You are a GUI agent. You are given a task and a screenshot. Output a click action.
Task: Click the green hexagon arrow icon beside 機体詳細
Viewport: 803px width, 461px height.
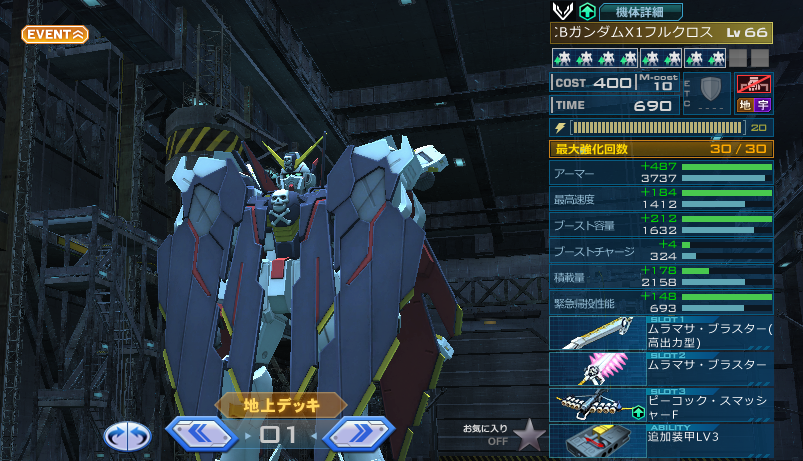pos(587,11)
